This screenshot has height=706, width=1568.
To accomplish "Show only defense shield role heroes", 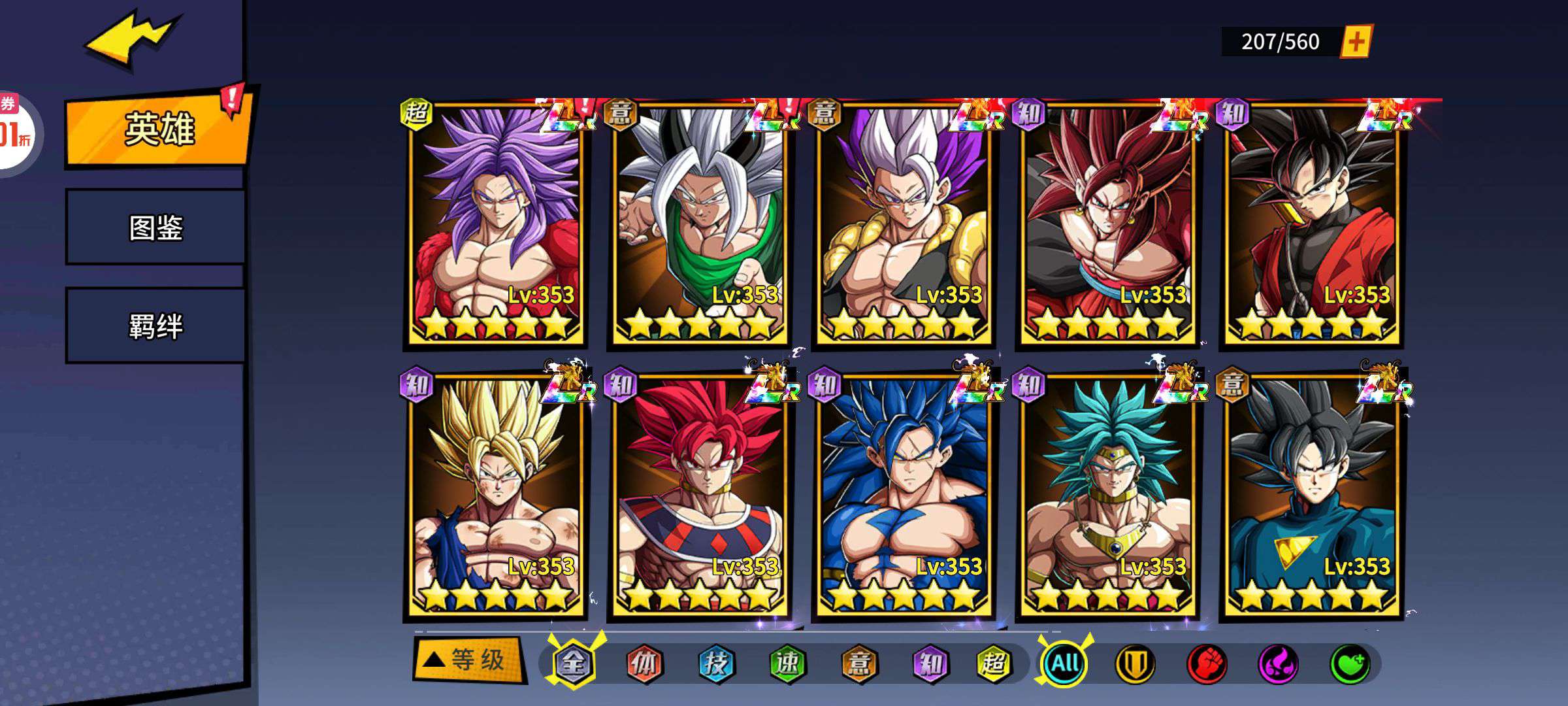I will (1135, 664).
